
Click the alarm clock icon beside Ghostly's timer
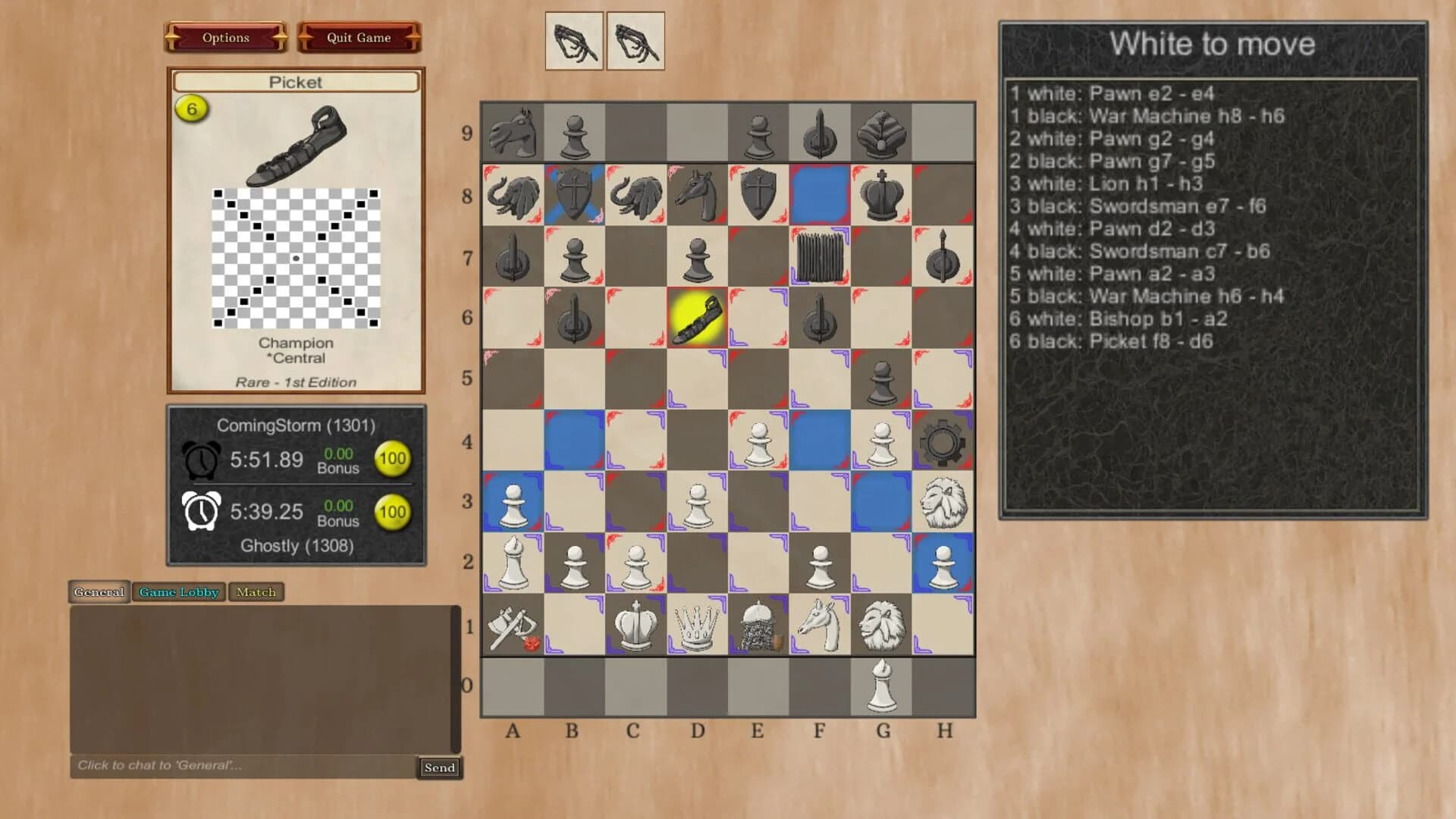pyautogui.click(x=201, y=511)
